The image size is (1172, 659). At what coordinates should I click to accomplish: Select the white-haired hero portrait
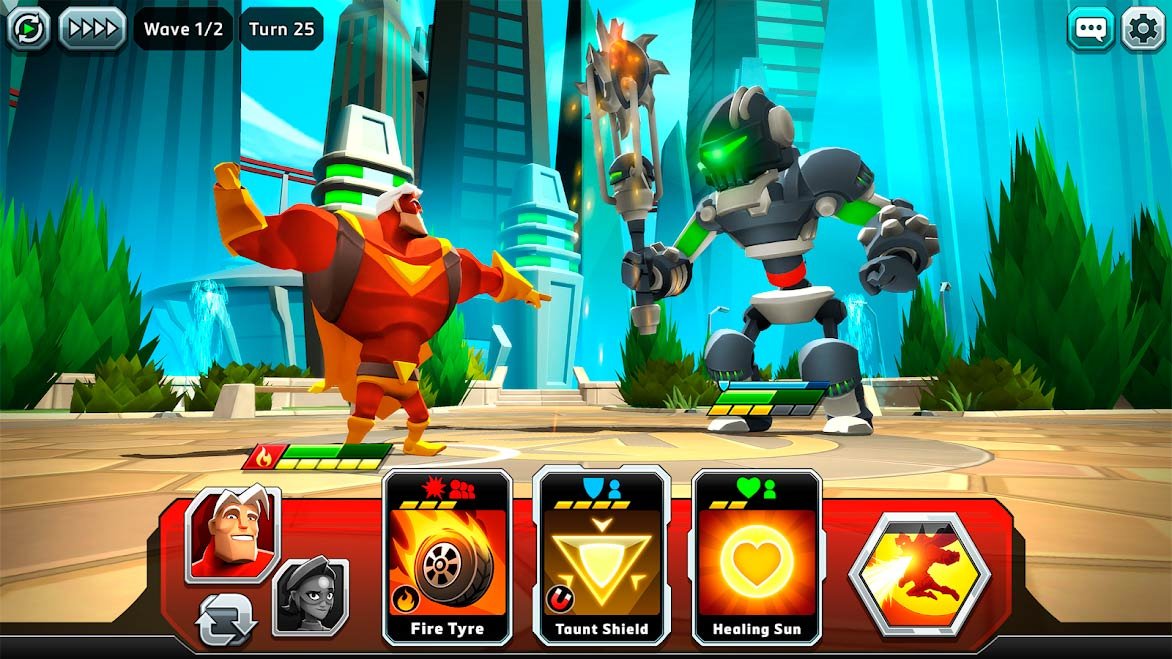coord(231,534)
